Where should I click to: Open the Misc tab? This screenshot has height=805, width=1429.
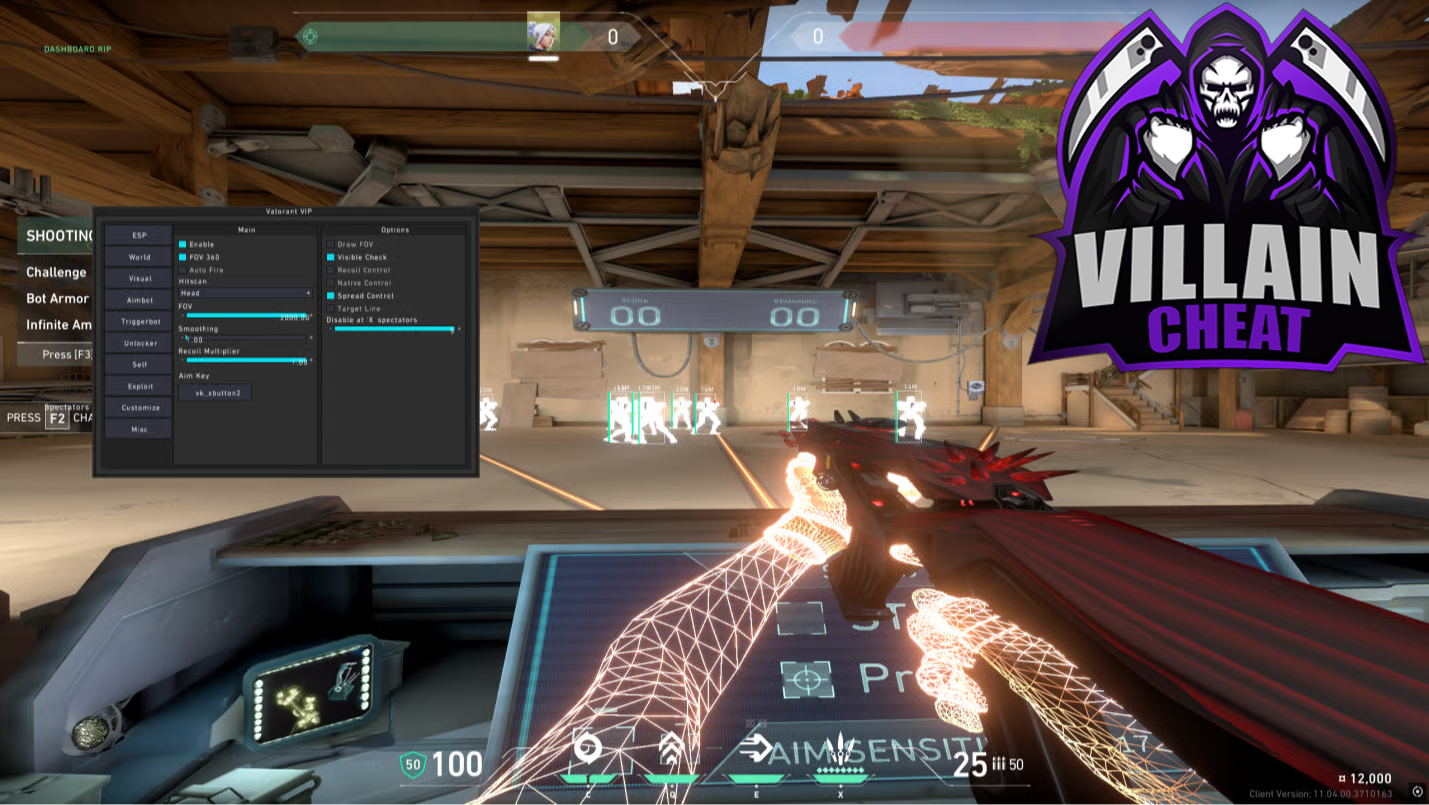139,429
